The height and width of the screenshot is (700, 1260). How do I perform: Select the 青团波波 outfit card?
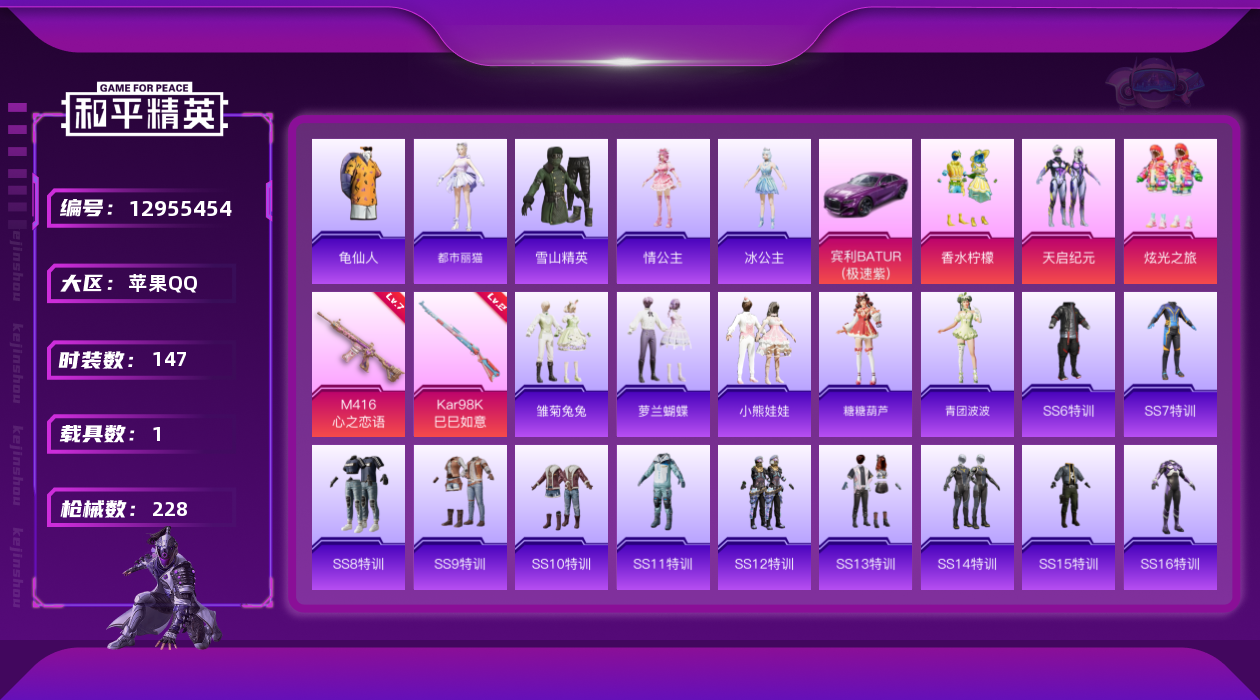967,364
